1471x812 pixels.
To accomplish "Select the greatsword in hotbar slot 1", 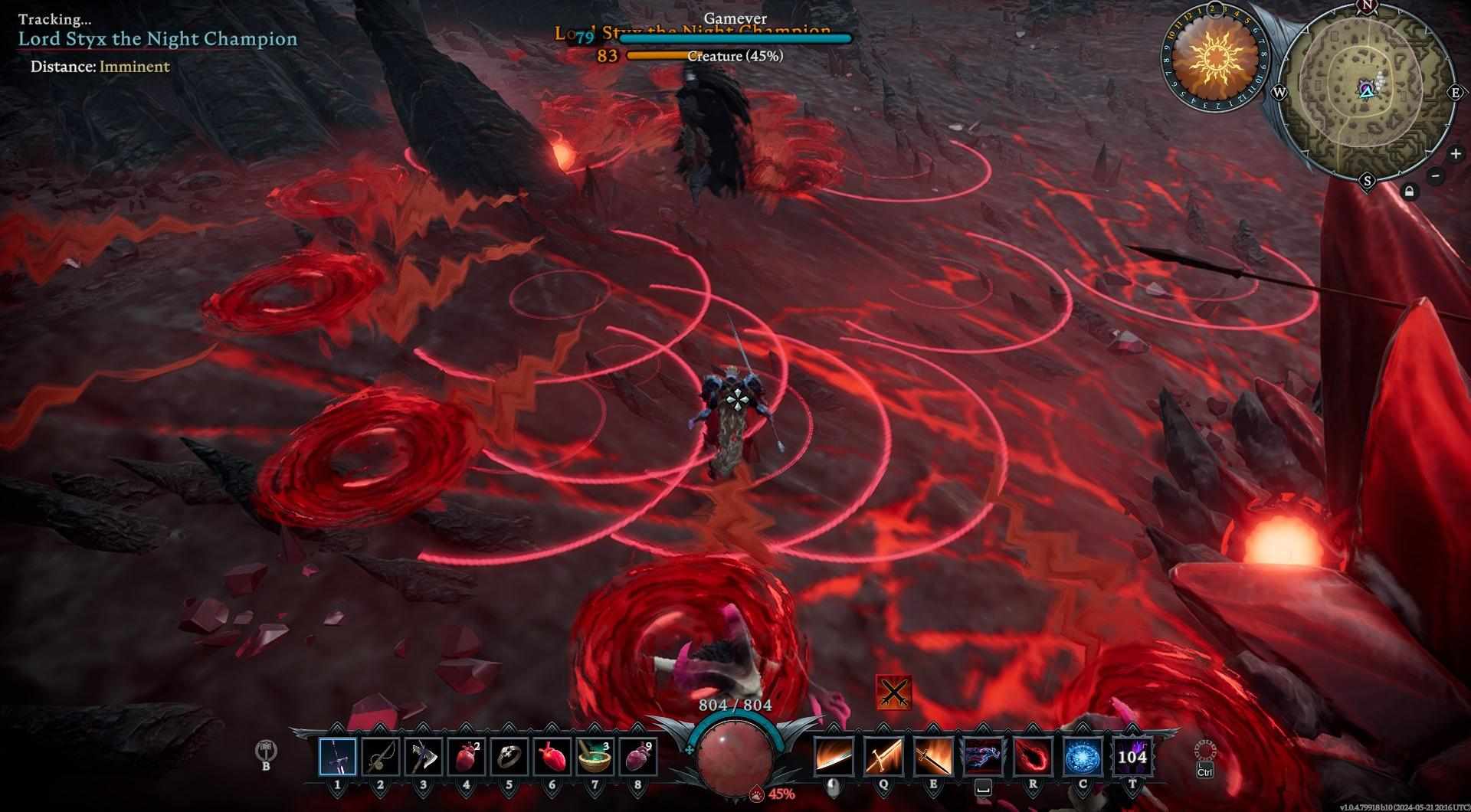I will pos(337,756).
